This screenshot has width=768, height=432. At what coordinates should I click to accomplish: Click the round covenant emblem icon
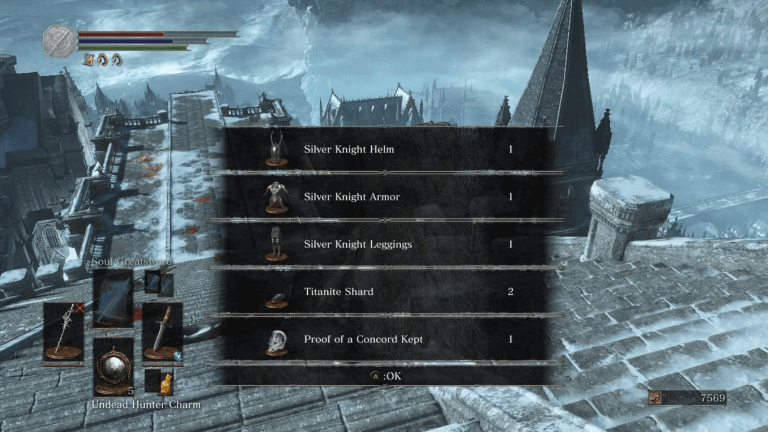point(59,41)
